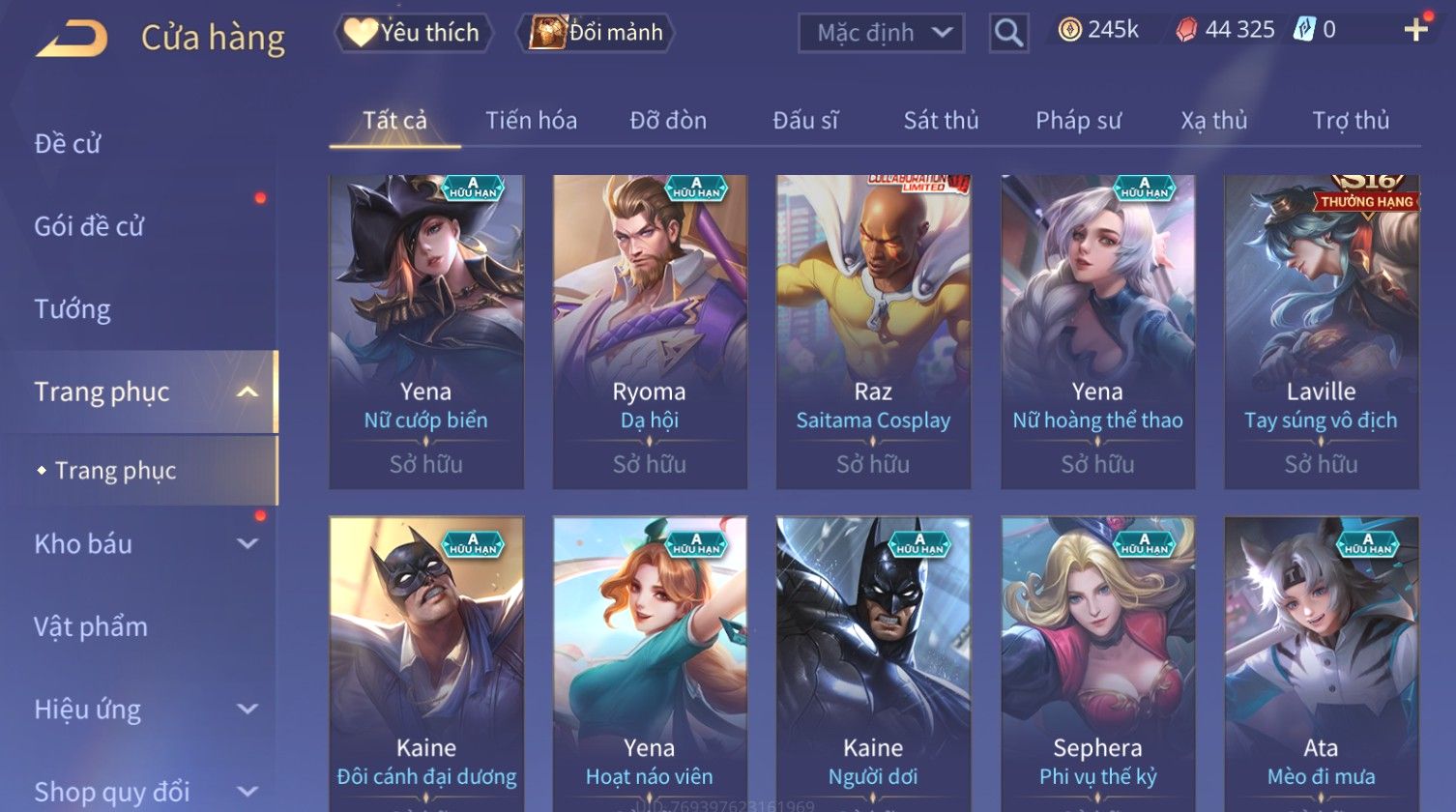The image size is (1456, 812).
Task: Click the magnifying glass search button
Action: 1008,34
